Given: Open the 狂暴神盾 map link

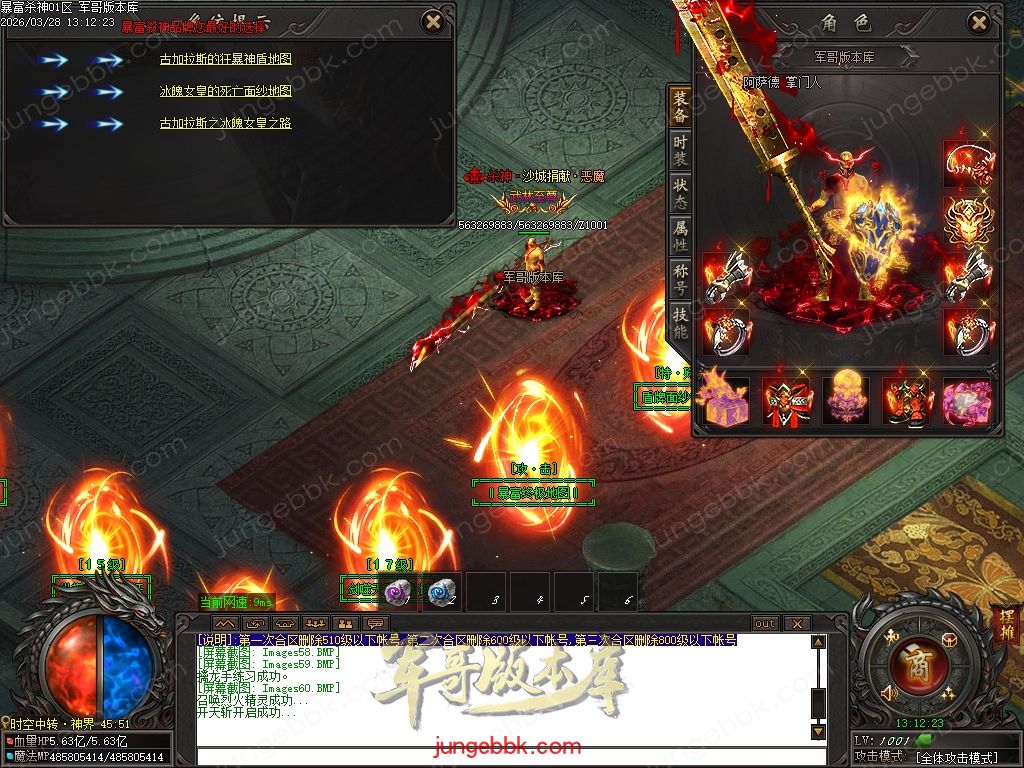Looking at the screenshot, I should (226, 59).
